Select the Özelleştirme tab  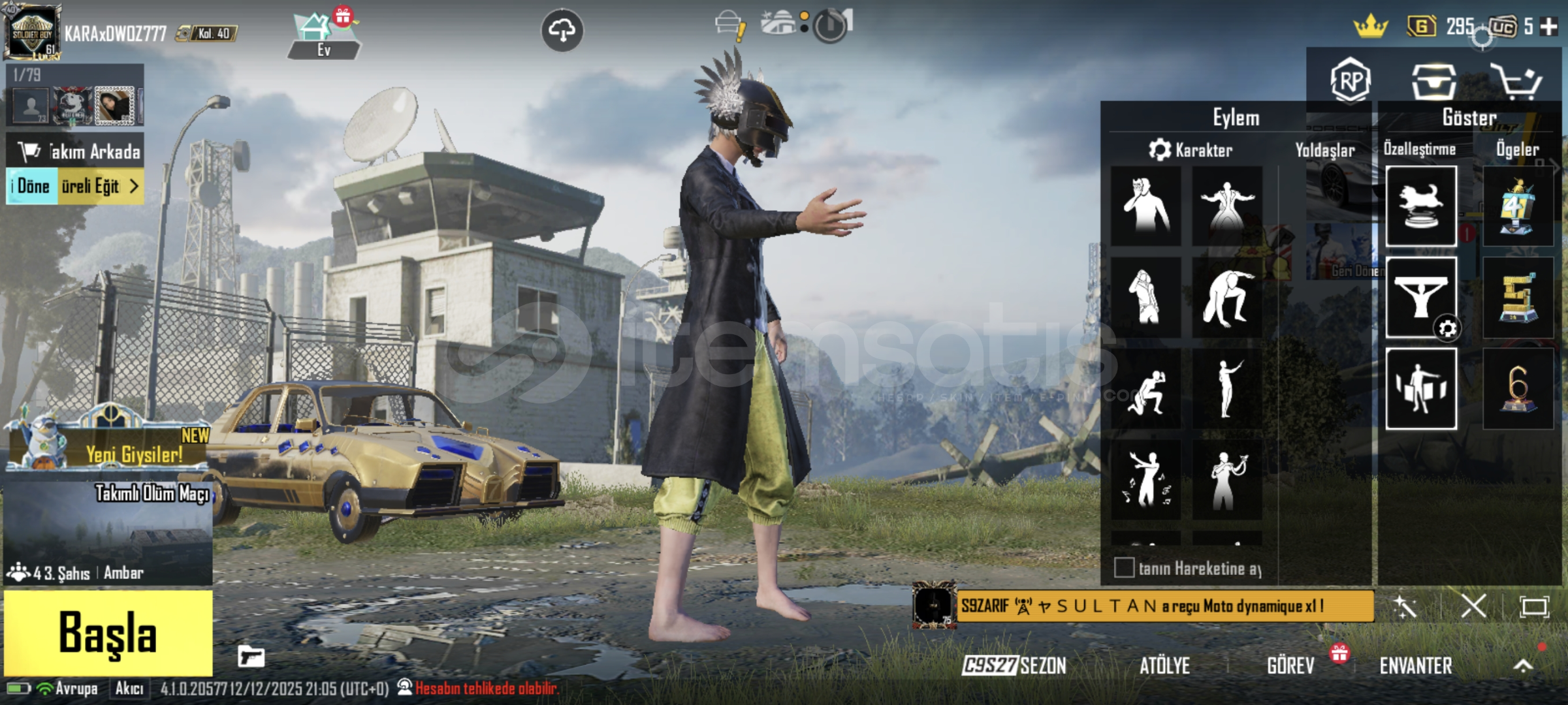(1419, 149)
